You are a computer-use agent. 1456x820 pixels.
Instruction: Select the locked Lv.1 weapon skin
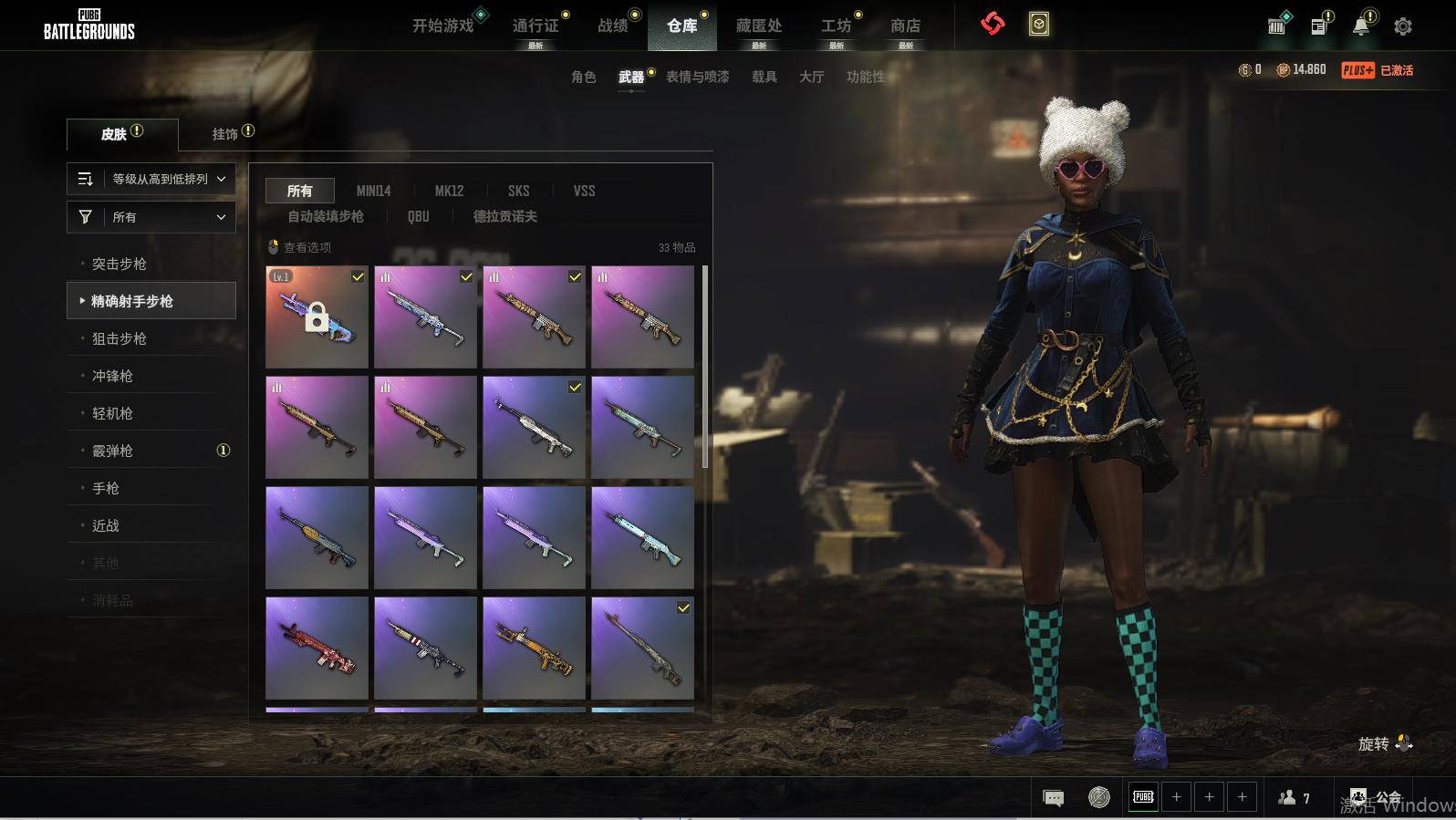[x=317, y=317]
